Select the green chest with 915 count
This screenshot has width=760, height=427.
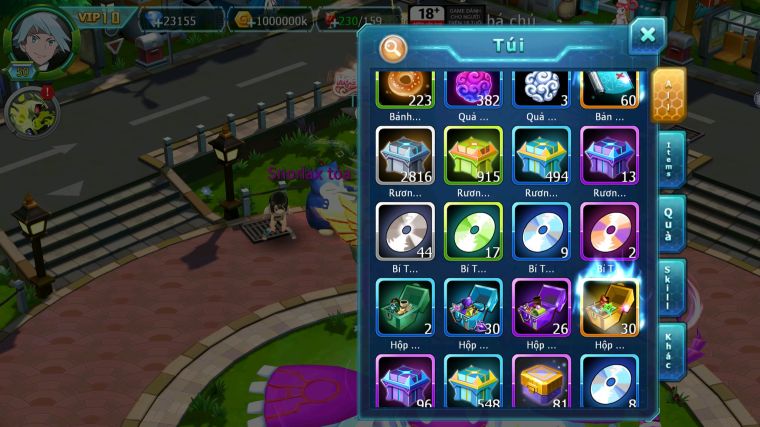pyautogui.click(x=473, y=156)
